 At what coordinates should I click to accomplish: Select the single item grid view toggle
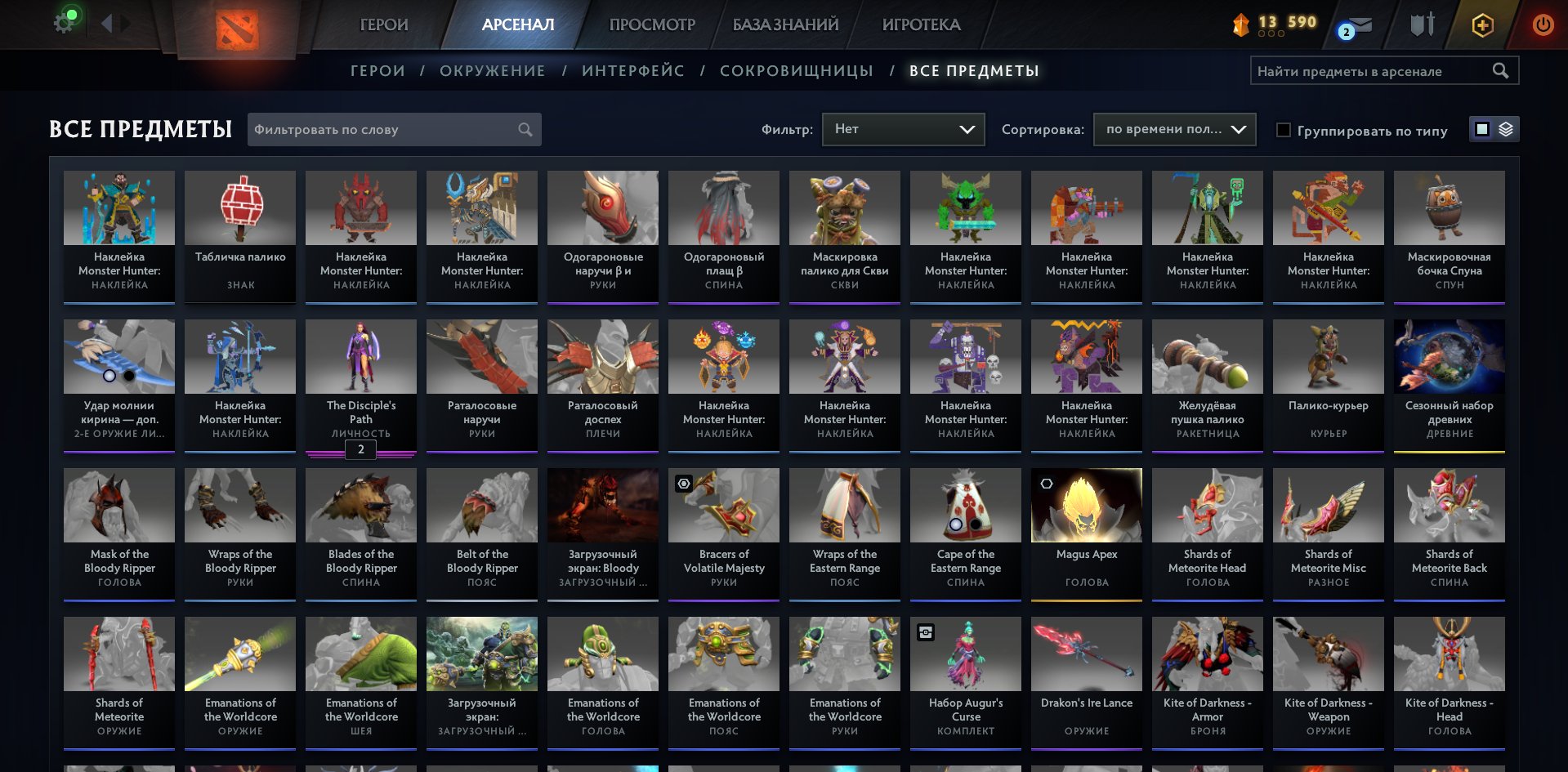pyautogui.click(x=1482, y=128)
